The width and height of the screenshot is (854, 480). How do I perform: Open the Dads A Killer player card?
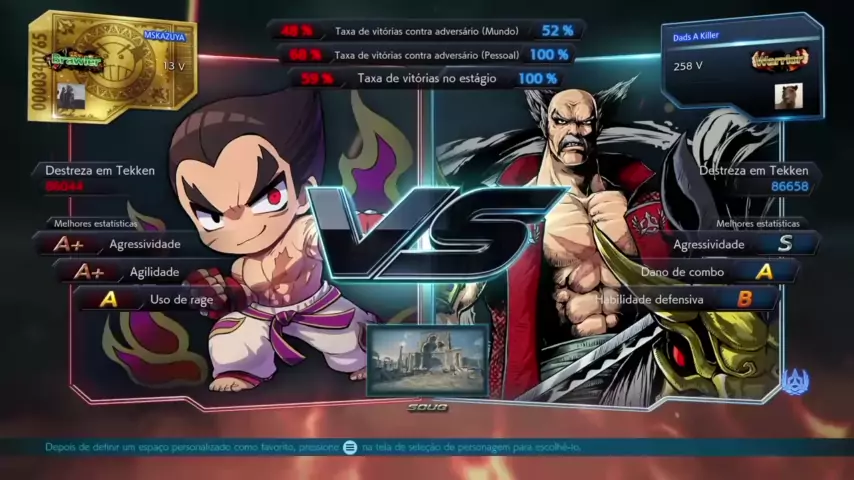click(x=741, y=65)
